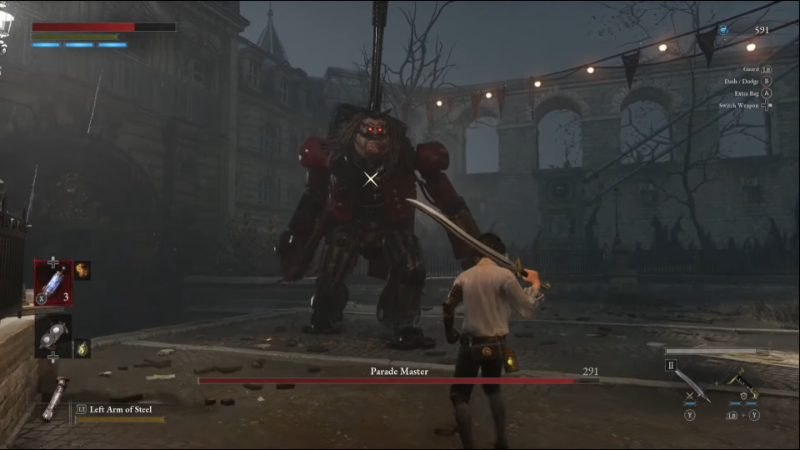Select the Pulse Cell belt item slot

click(x=52, y=281)
